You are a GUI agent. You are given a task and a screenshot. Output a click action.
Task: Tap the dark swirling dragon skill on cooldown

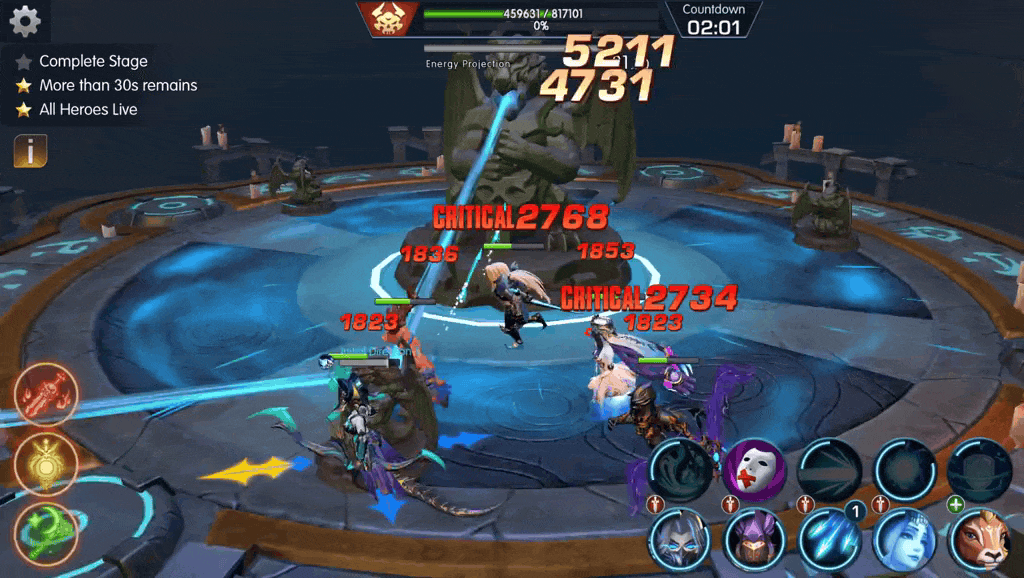[x=681, y=468]
